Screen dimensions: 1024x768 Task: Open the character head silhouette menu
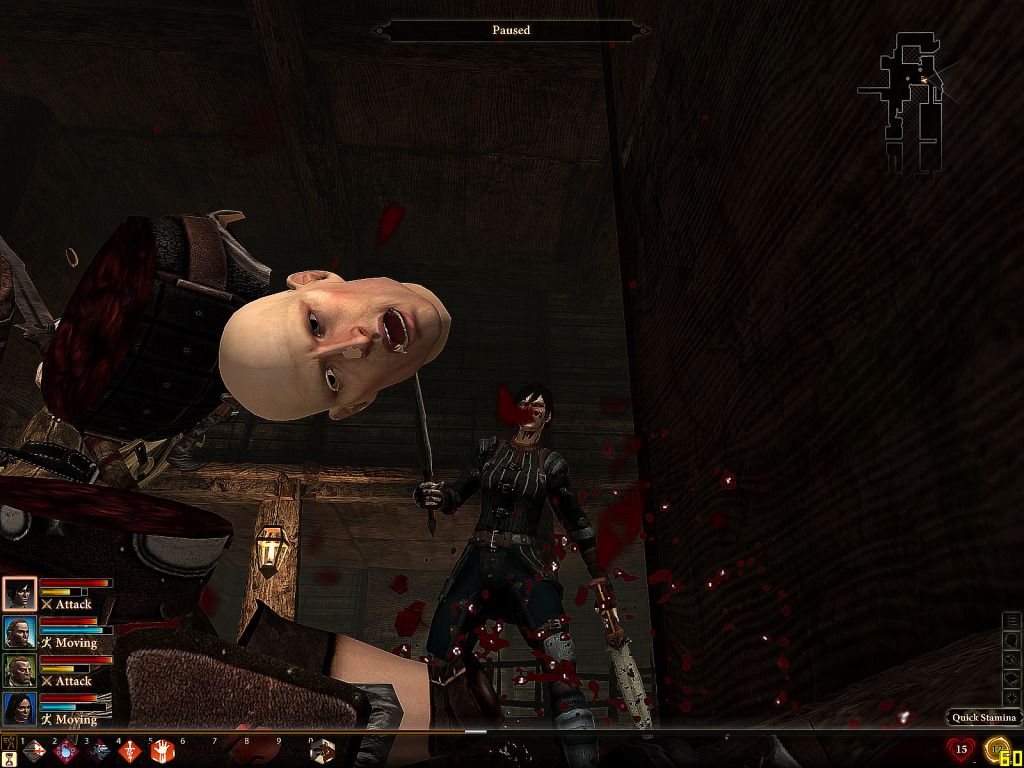click(1012, 640)
